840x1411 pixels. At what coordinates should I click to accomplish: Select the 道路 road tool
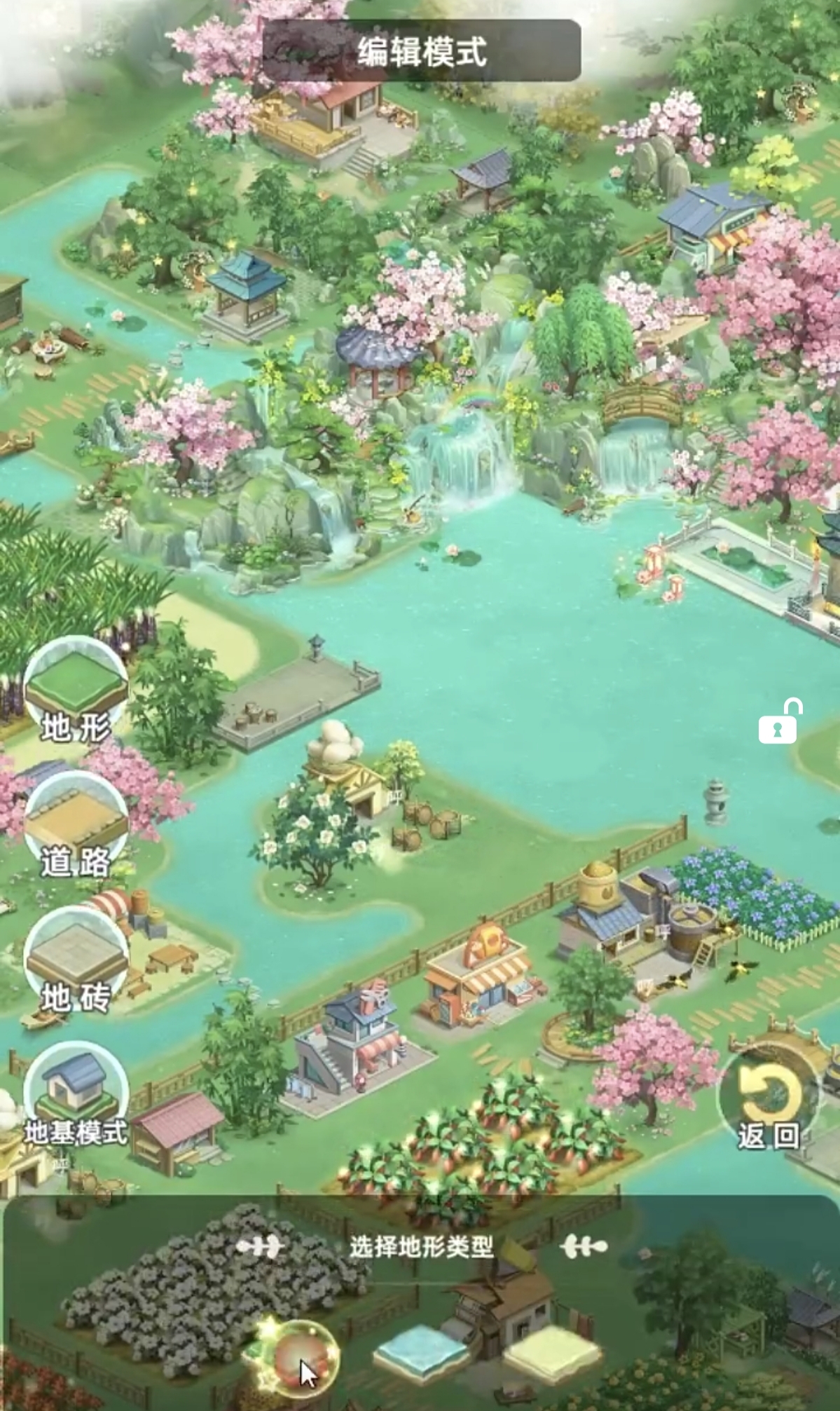coord(76,825)
